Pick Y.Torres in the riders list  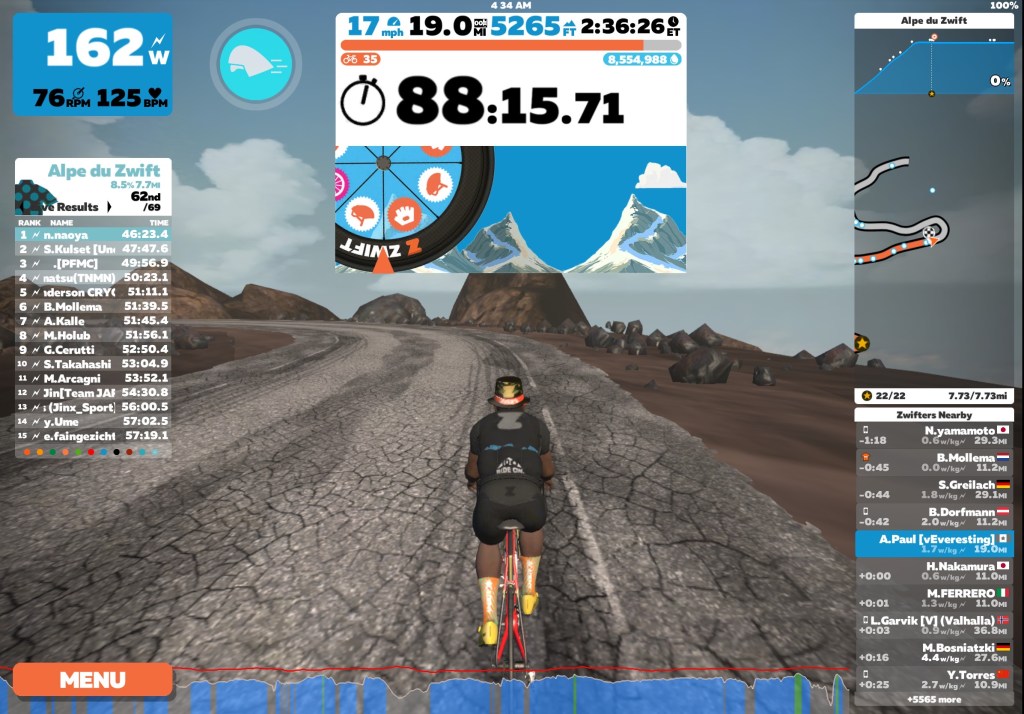tap(934, 679)
